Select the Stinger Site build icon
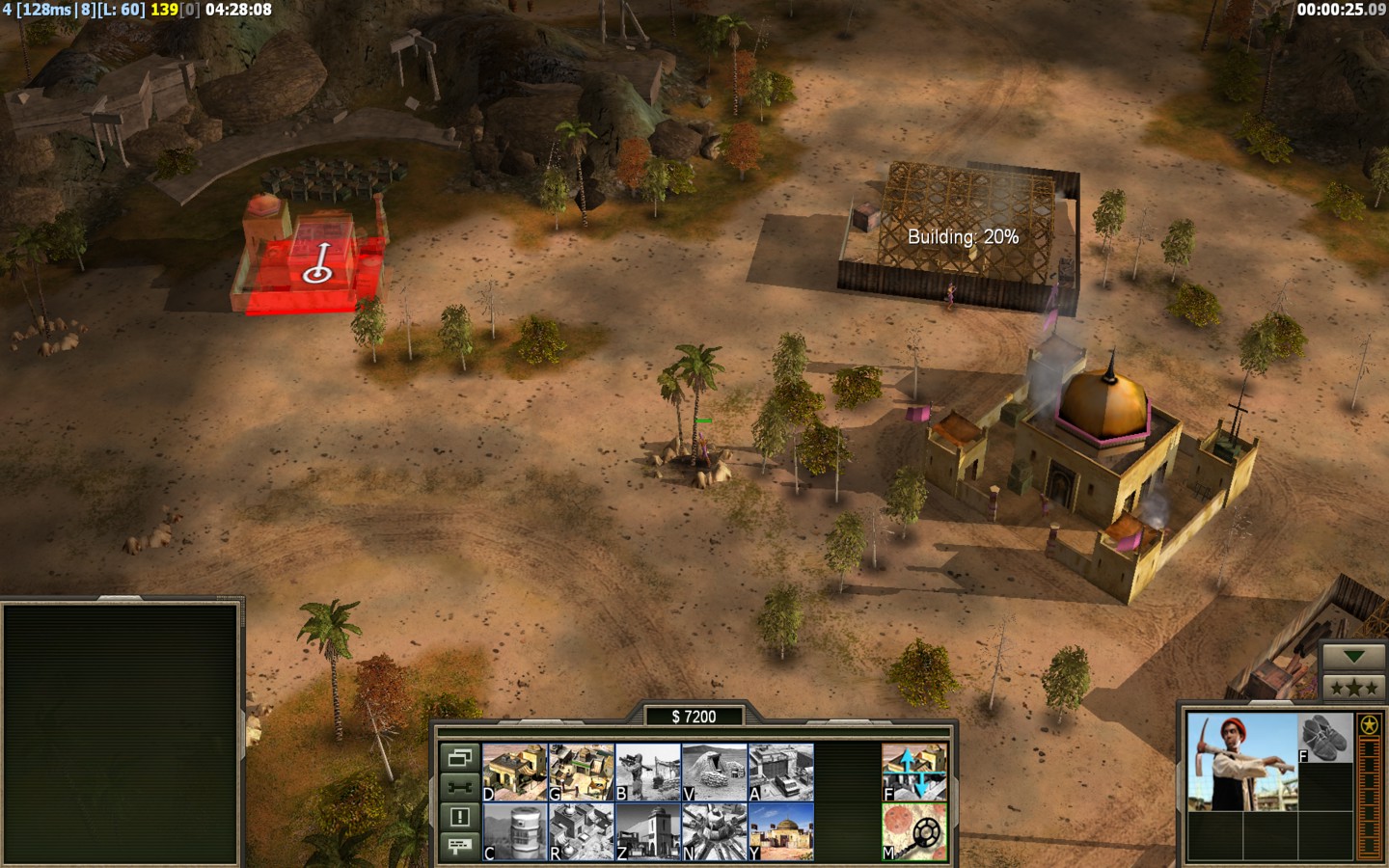This screenshot has height=868, width=1389. pos(648,772)
